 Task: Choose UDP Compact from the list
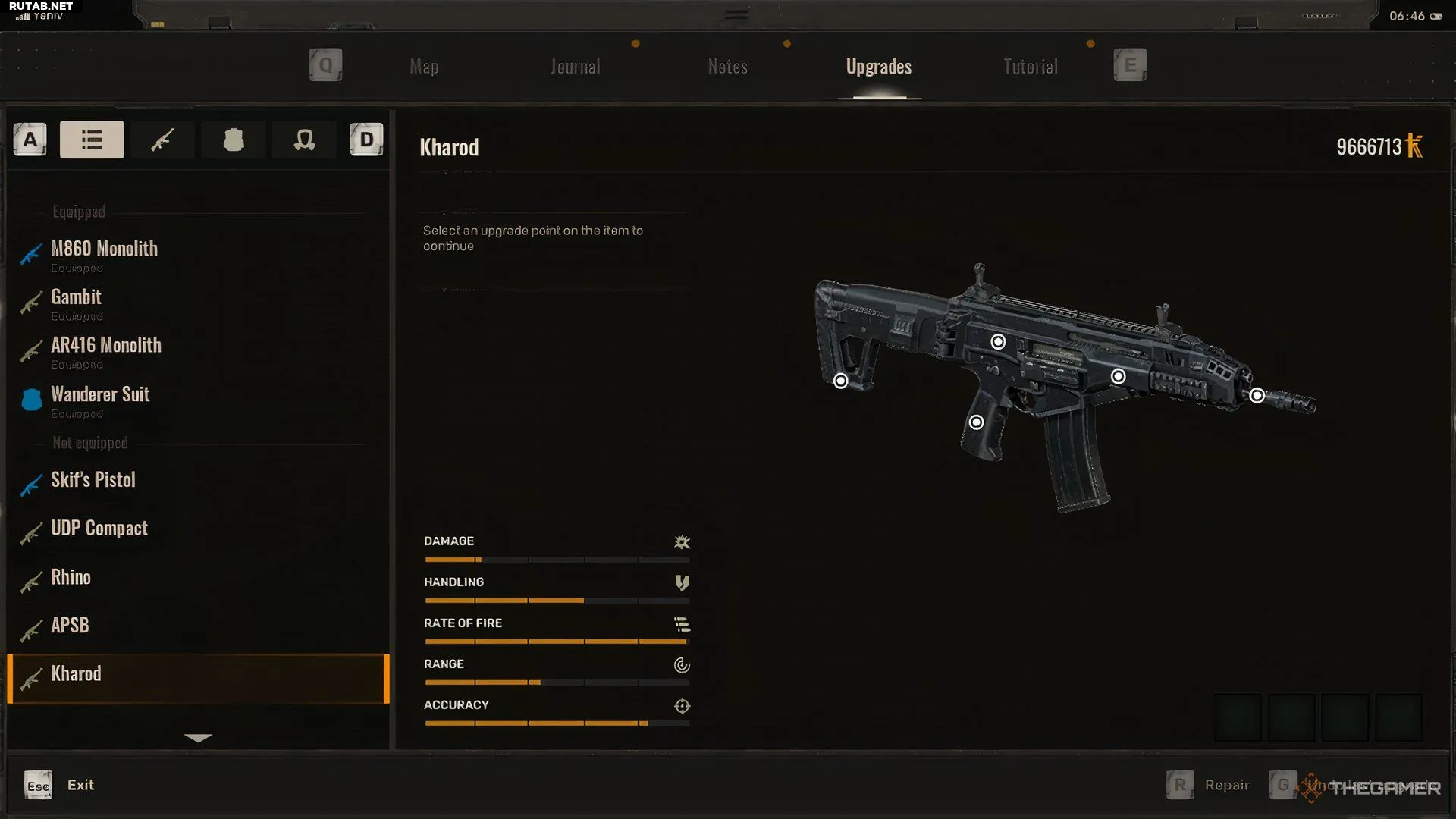(x=99, y=529)
